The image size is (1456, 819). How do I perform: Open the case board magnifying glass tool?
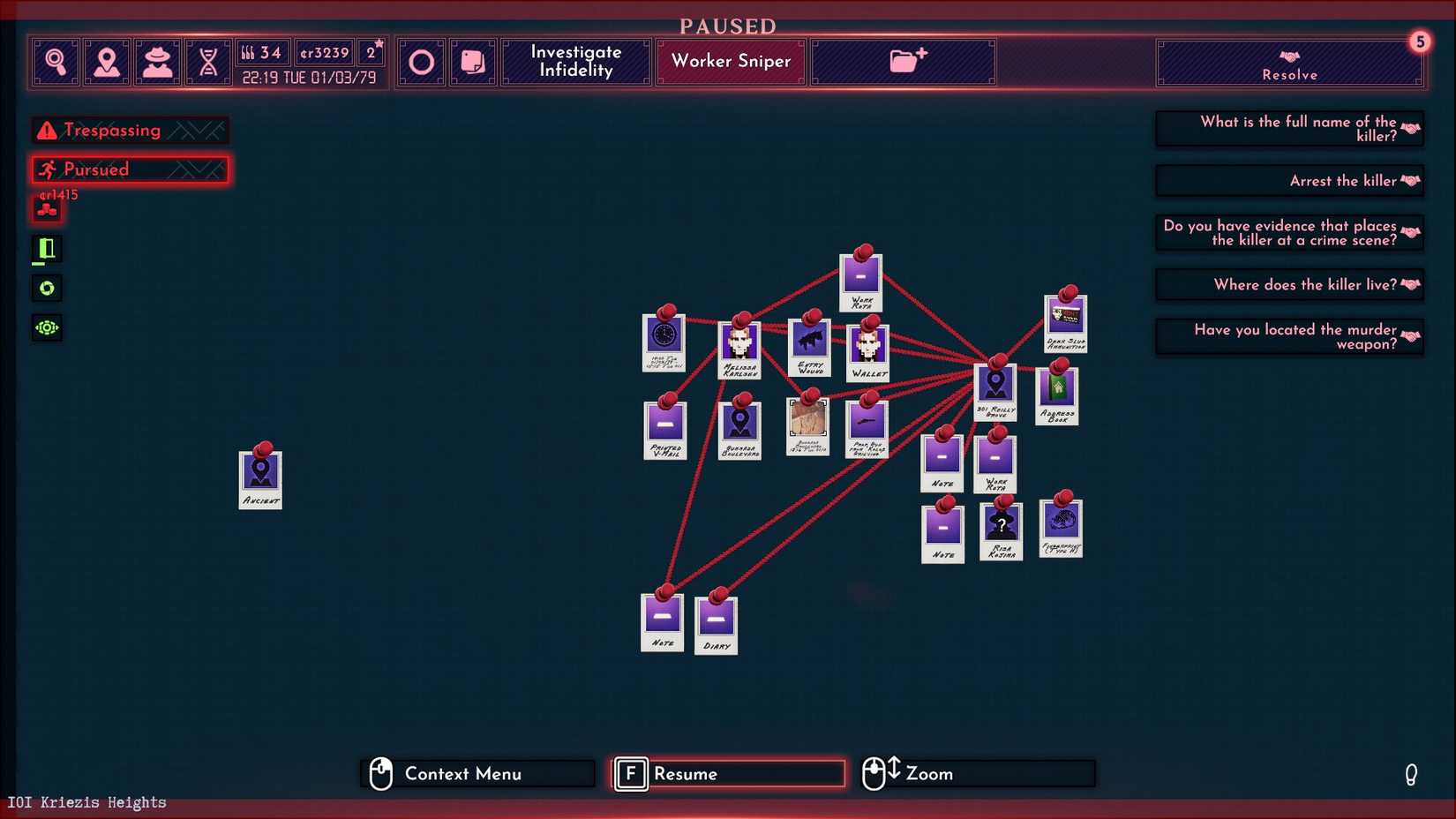coord(55,61)
